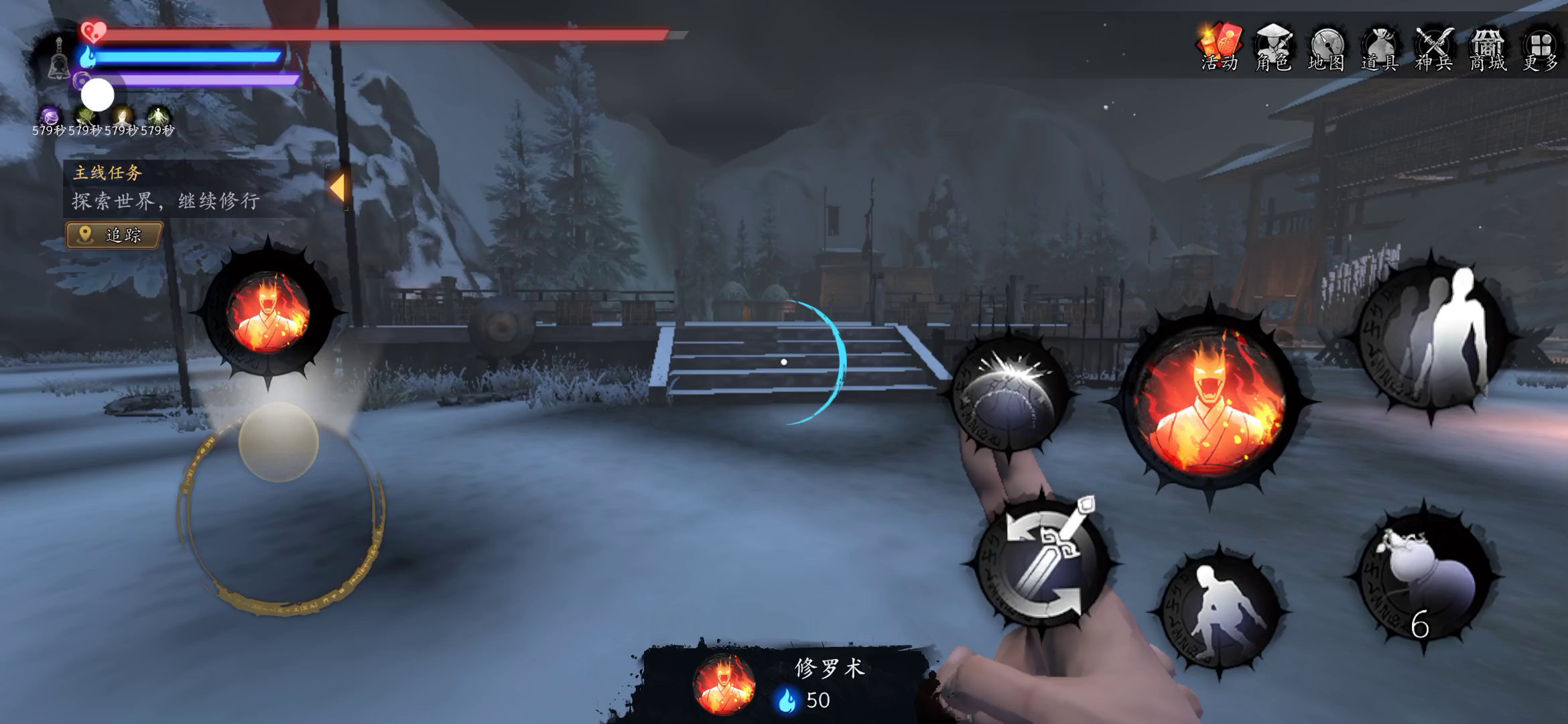Image resolution: width=1568 pixels, height=724 pixels.
Task: Select the 修罗术 skill info panel
Action: click(x=784, y=684)
